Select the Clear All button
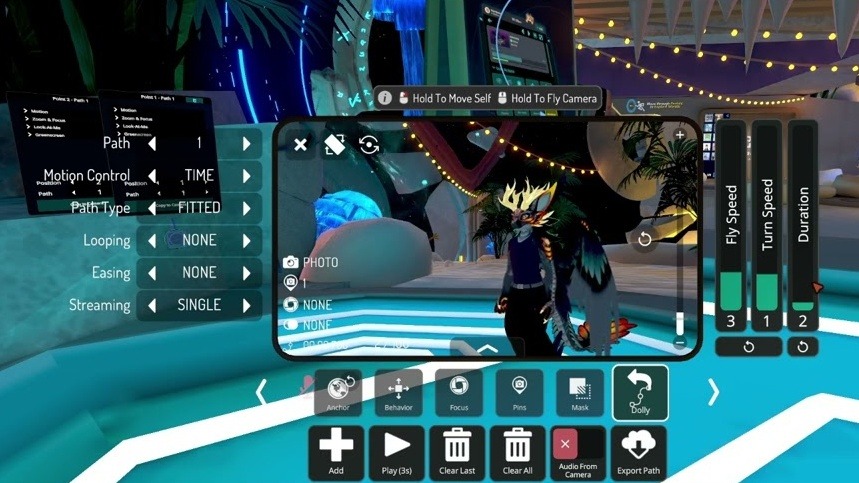 518,452
